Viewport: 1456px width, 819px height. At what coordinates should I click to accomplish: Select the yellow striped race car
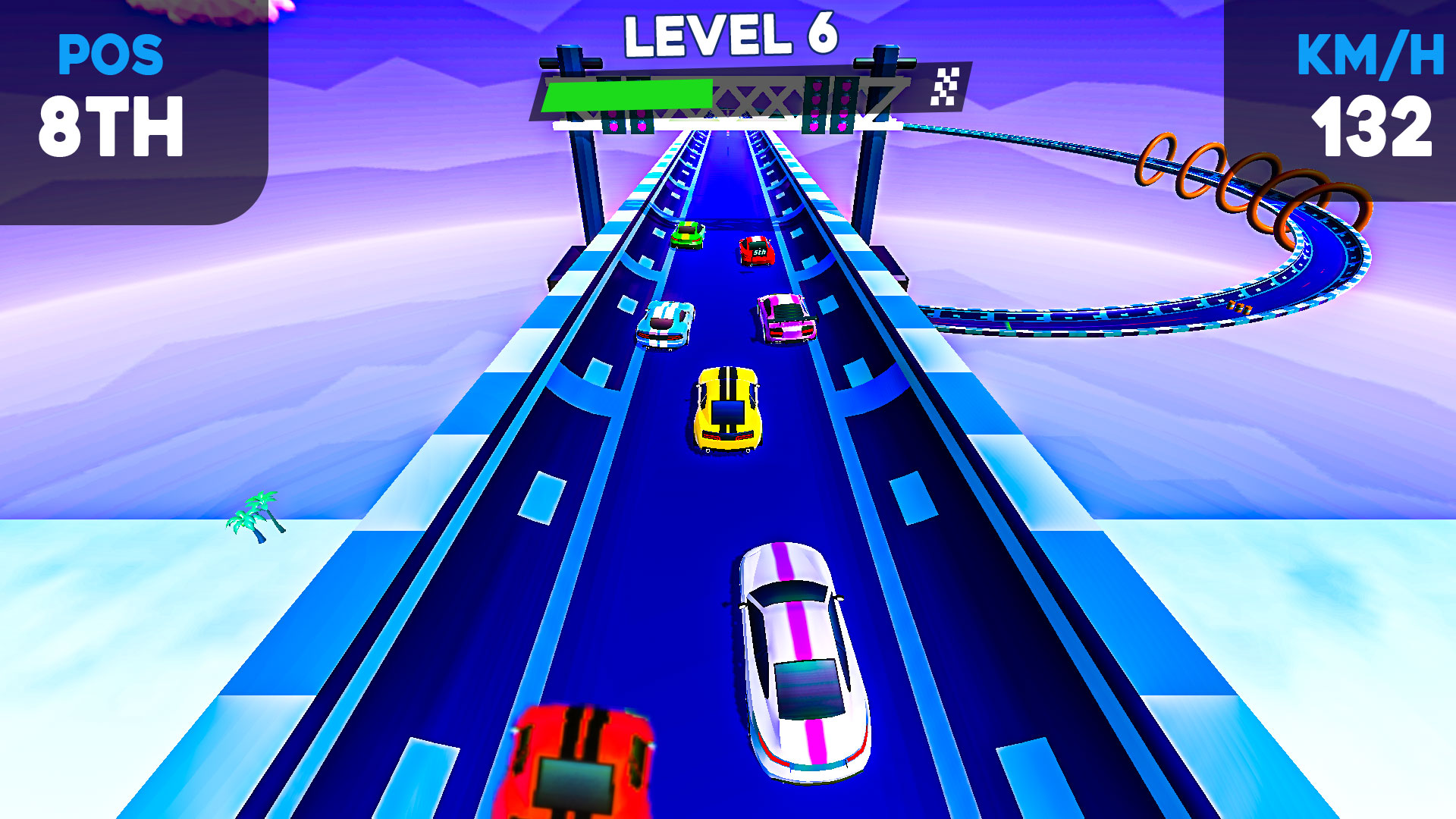tap(726, 409)
